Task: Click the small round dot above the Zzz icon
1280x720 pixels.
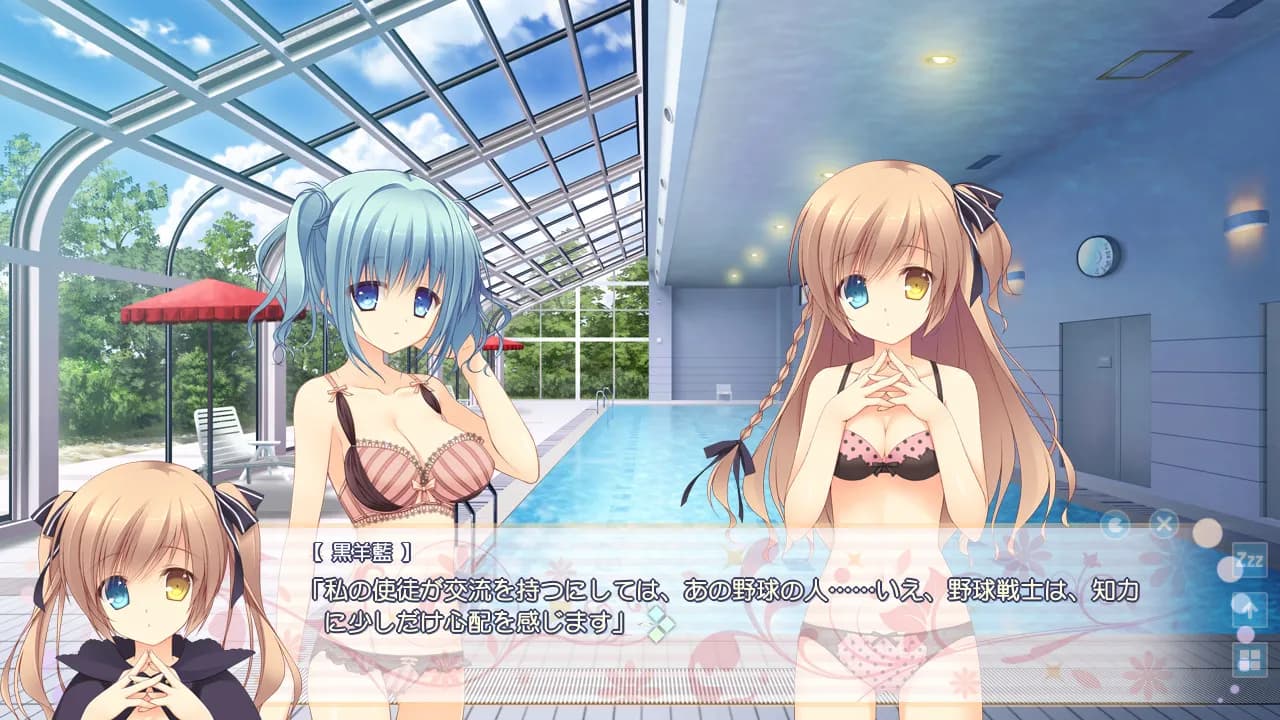Action: (1207, 531)
